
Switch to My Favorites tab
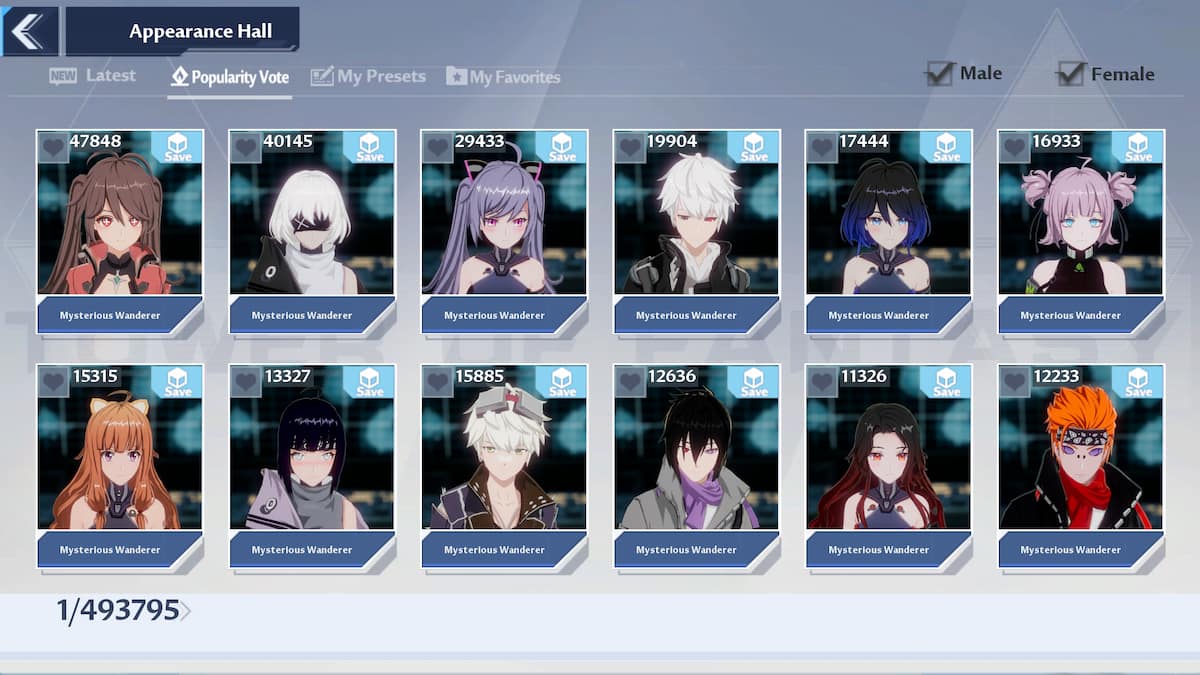point(503,77)
